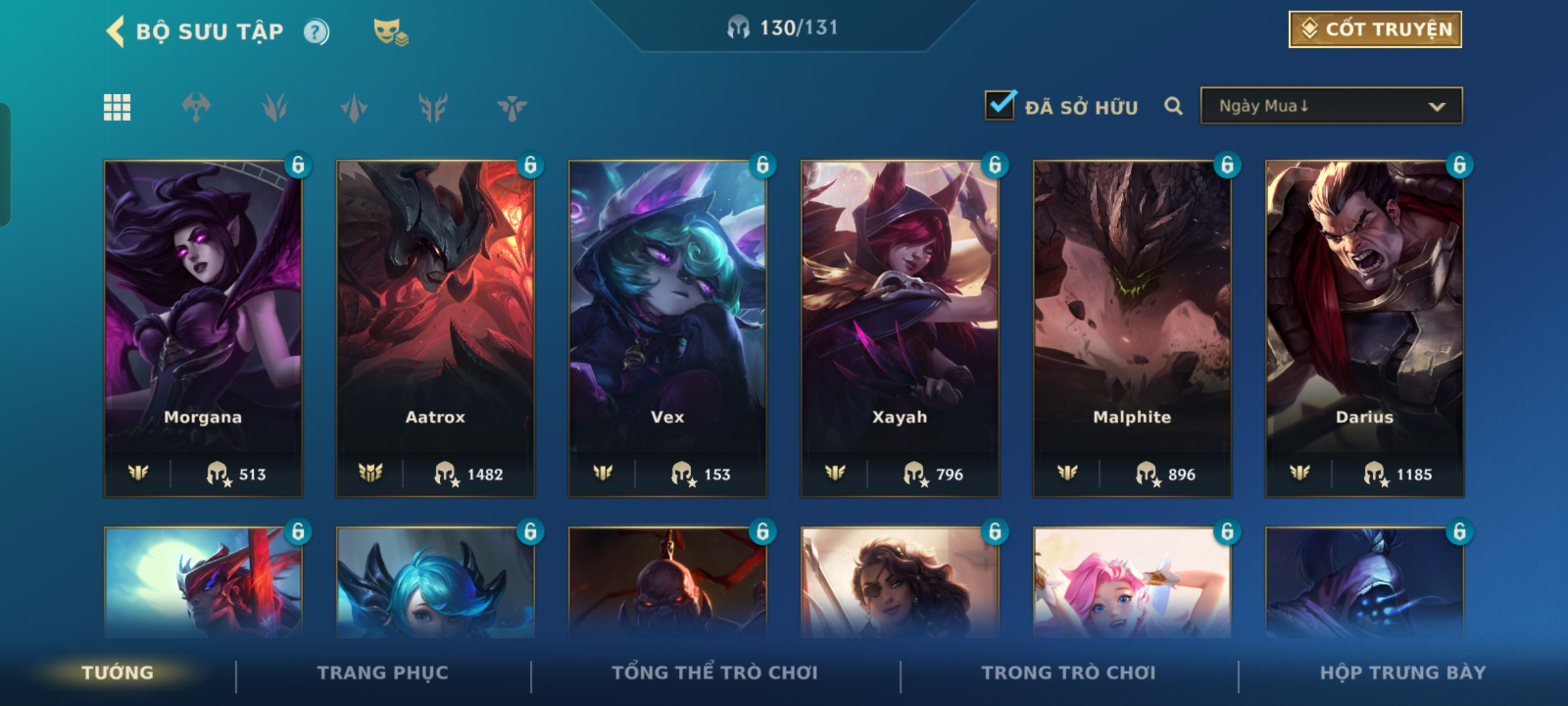Open the Tổng Thể Trò Chơi tab
Screen dimensions: 1568x706
point(714,673)
